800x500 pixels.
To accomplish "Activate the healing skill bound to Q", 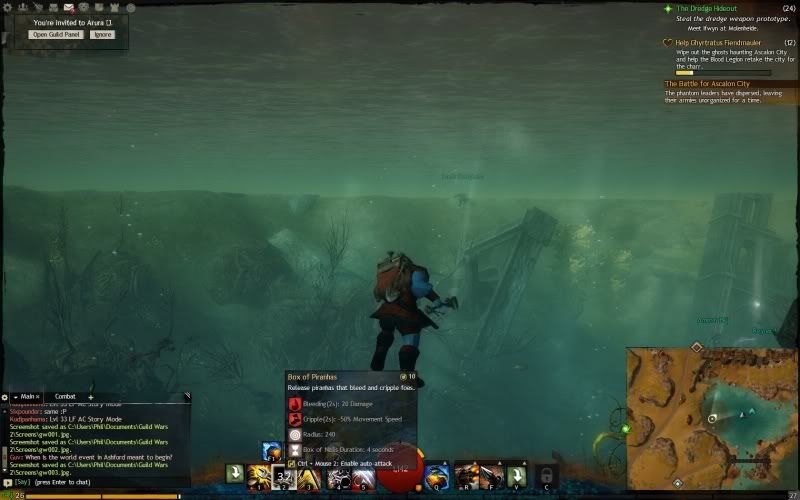I will coord(436,476).
